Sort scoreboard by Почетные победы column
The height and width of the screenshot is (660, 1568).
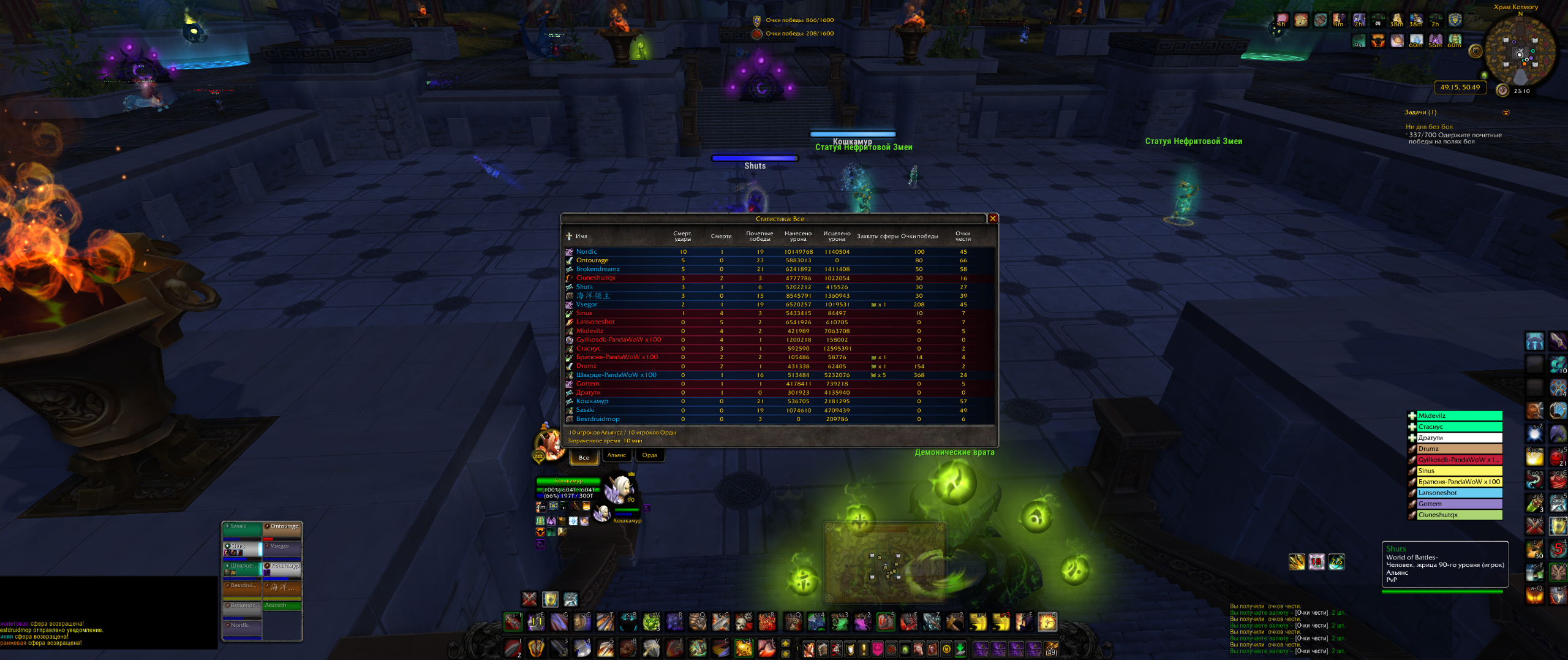click(x=759, y=236)
